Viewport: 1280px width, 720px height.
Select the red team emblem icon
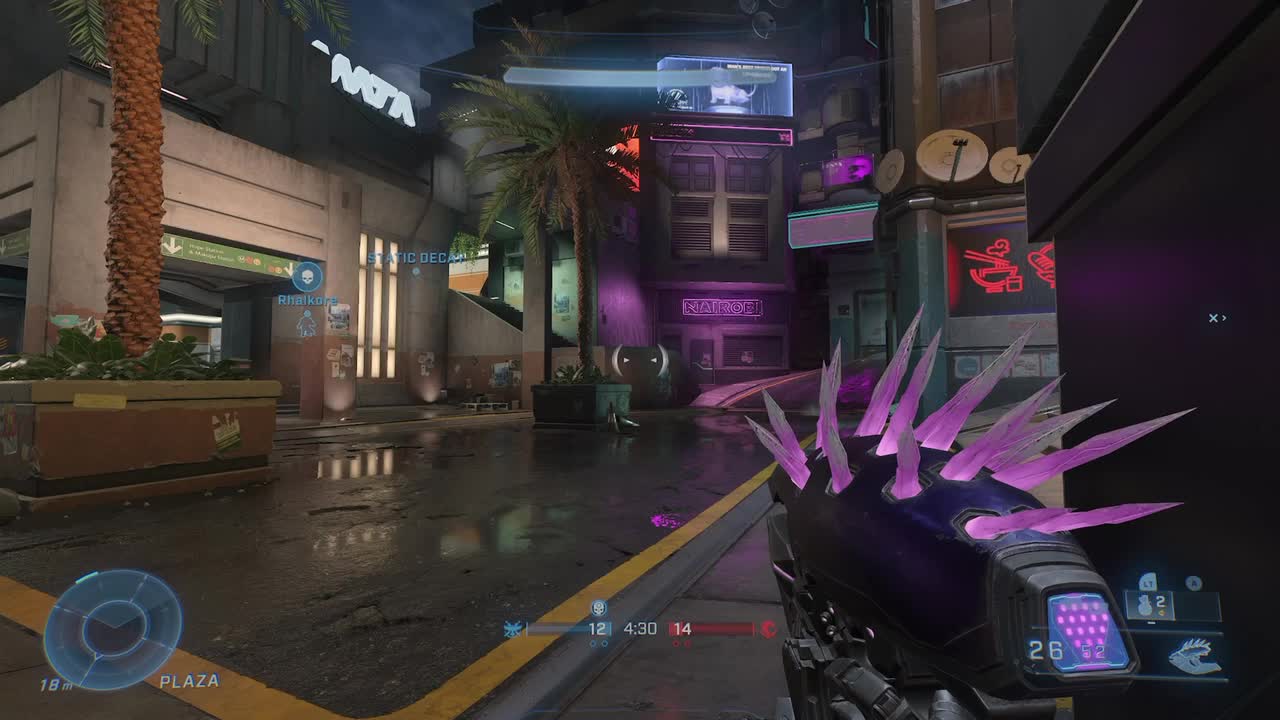[770, 629]
